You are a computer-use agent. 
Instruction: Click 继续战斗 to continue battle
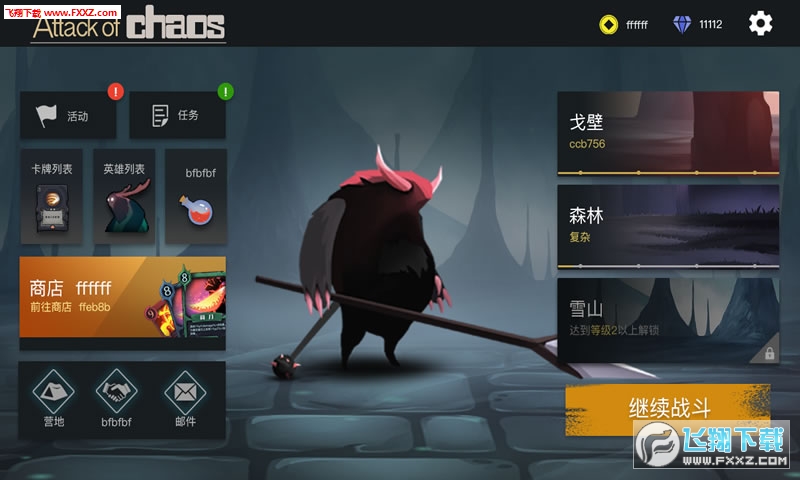coord(668,407)
